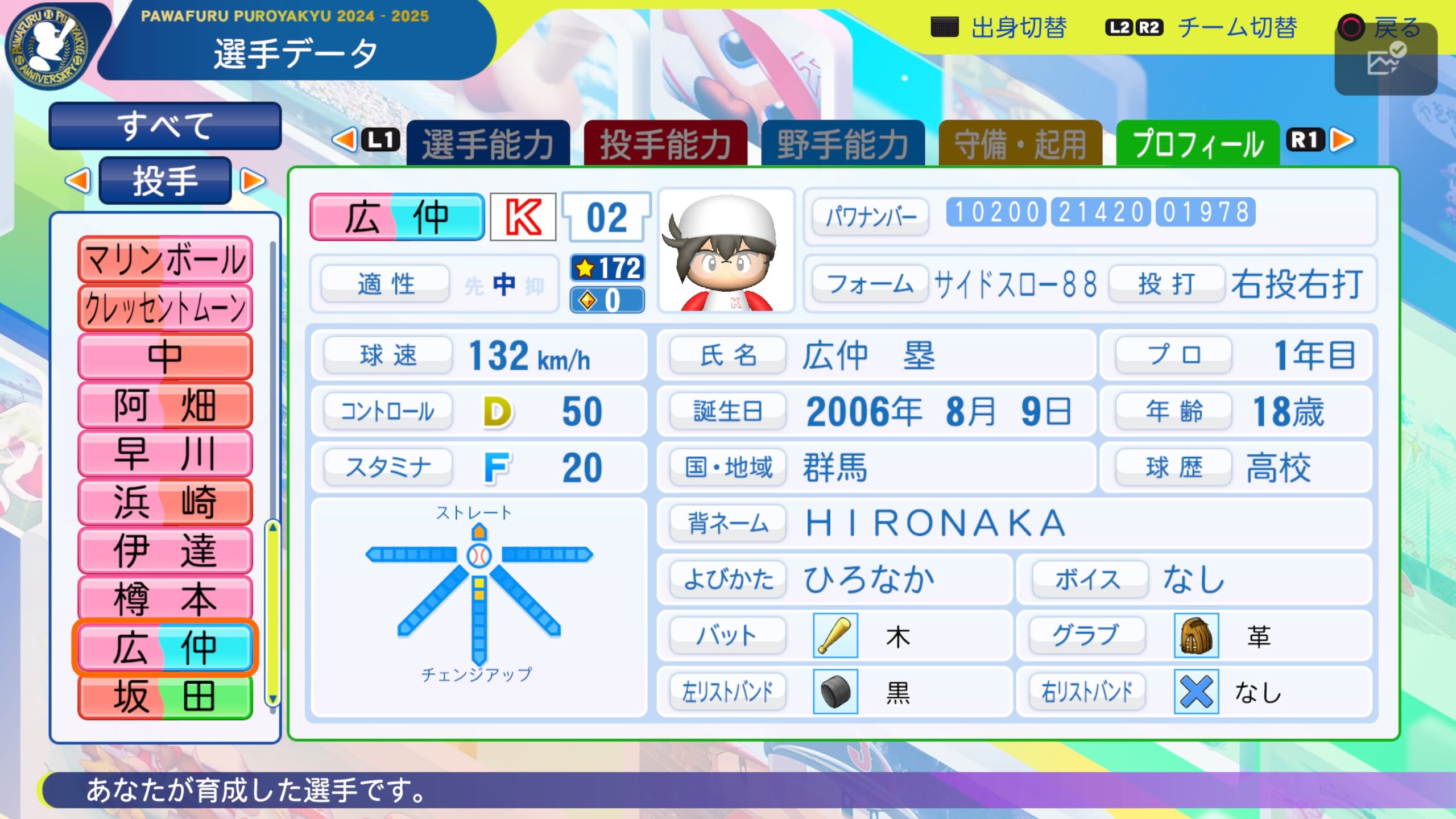
Task: Click the left arrow beside 投手
Action: pos(78,181)
